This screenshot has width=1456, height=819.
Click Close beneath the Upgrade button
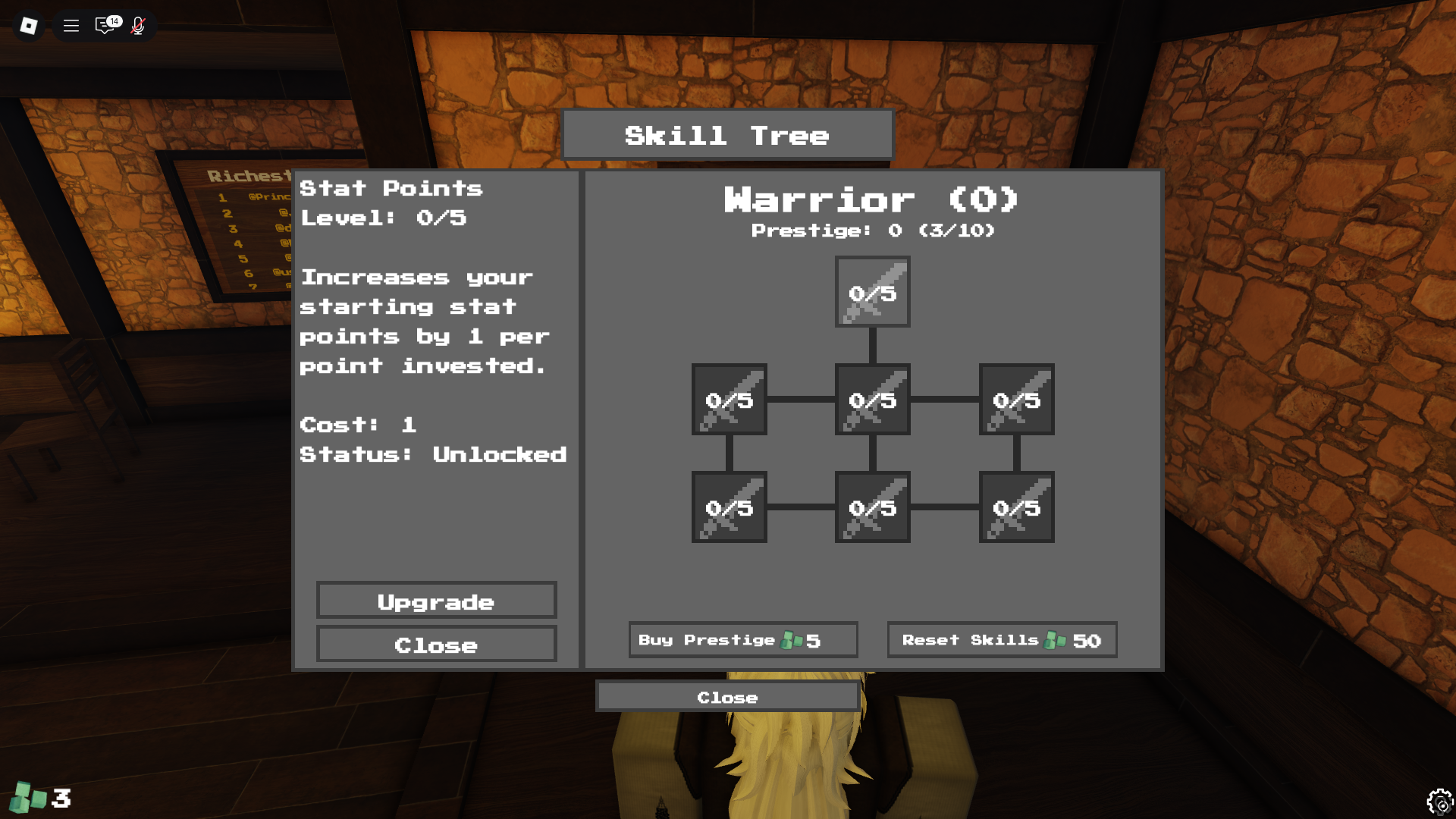coord(436,645)
